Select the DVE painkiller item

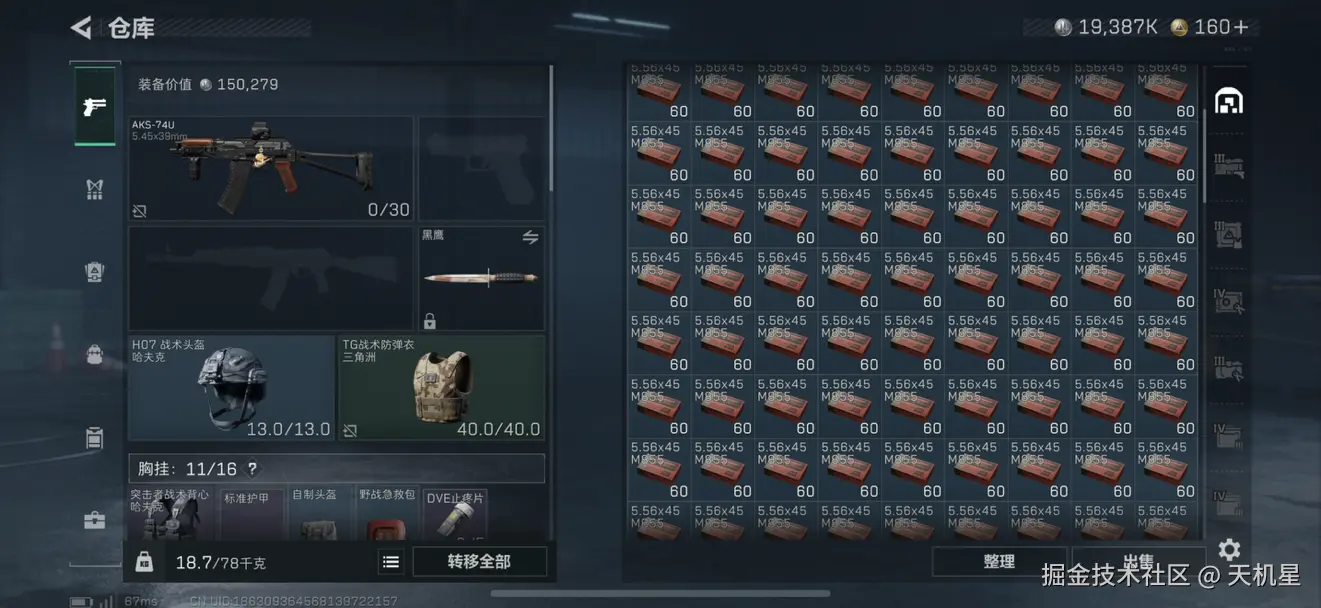(x=455, y=515)
